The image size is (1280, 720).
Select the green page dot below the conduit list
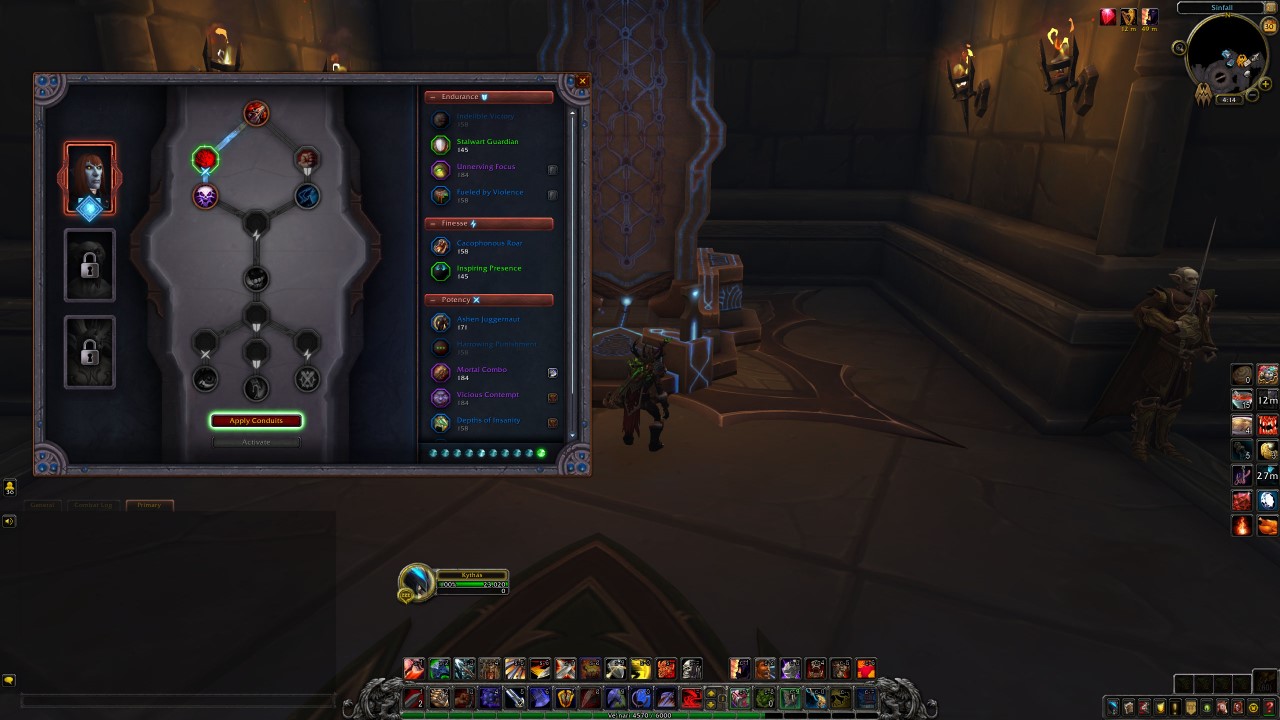click(x=543, y=453)
